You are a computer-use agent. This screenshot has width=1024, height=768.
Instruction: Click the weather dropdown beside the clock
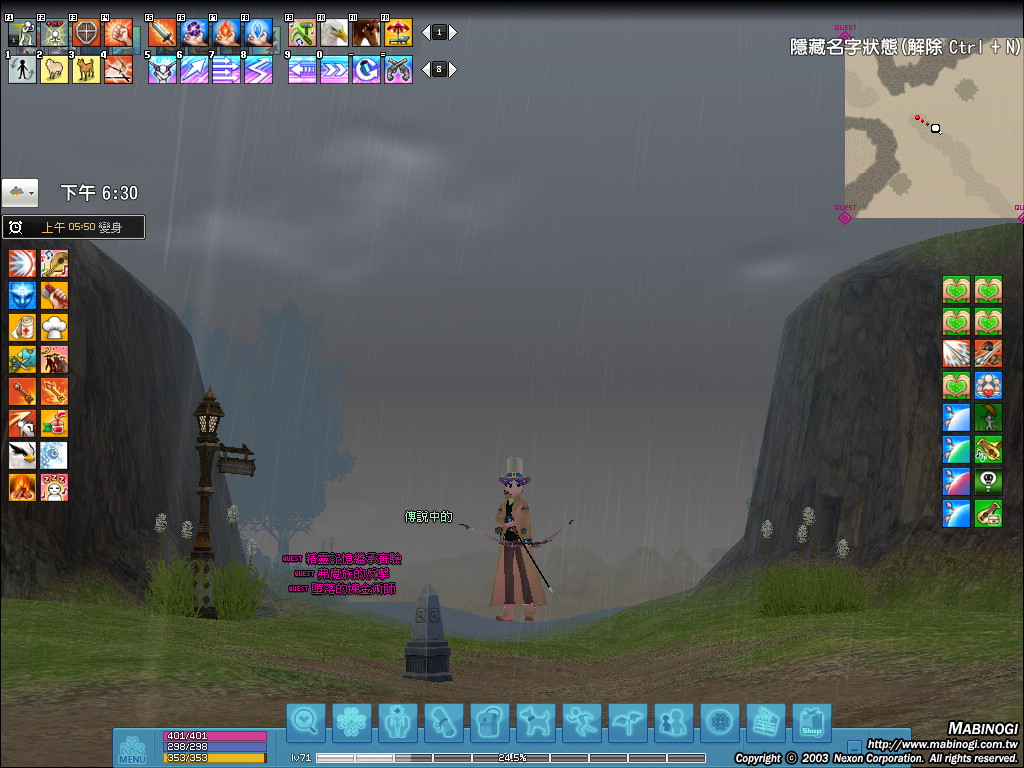pos(20,192)
